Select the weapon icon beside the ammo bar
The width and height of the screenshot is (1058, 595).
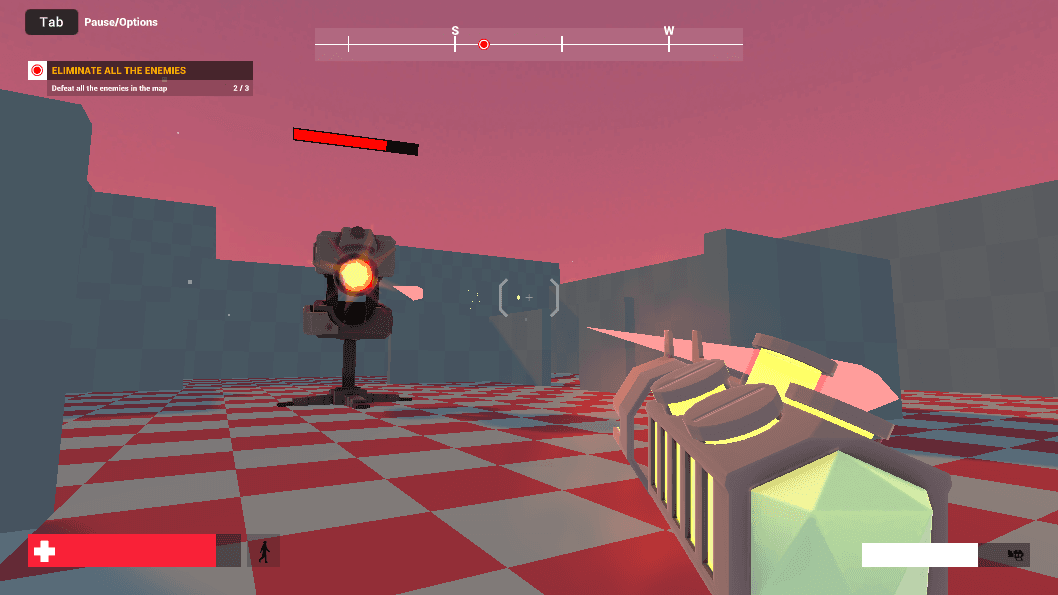[1016, 555]
